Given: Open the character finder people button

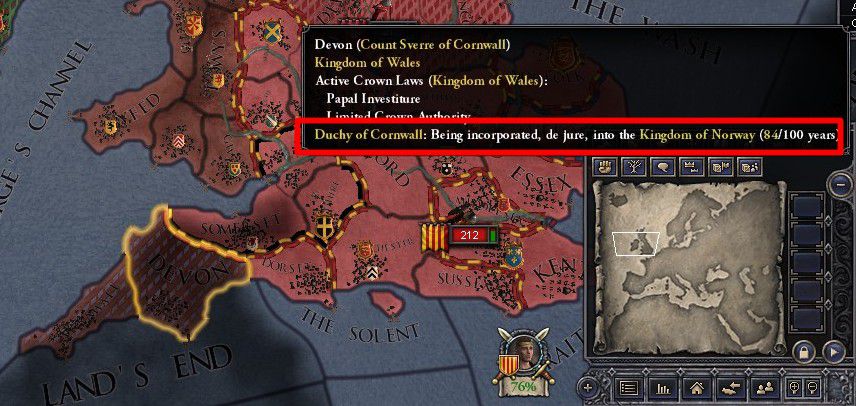Looking at the screenshot, I should point(765,387).
